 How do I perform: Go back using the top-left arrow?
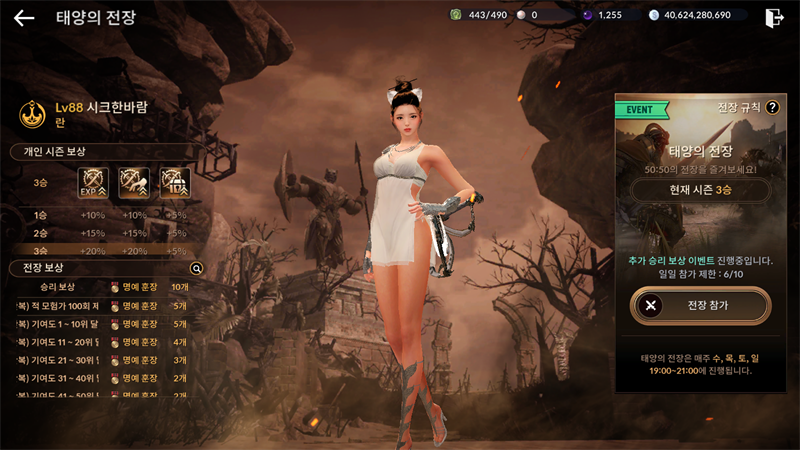(24, 18)
